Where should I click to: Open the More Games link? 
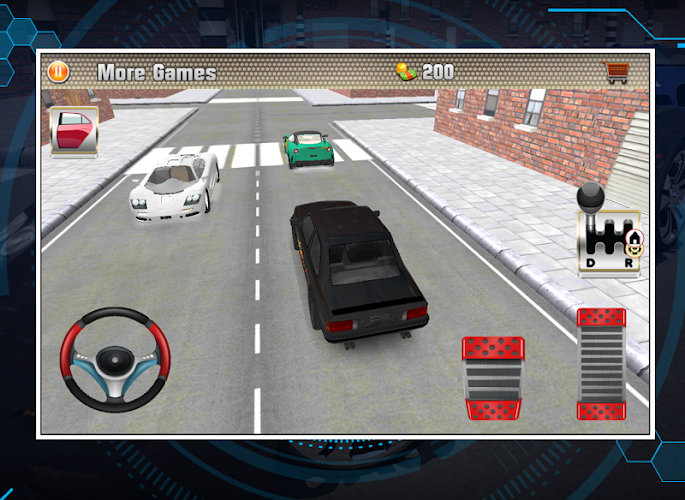pos(156,72)
